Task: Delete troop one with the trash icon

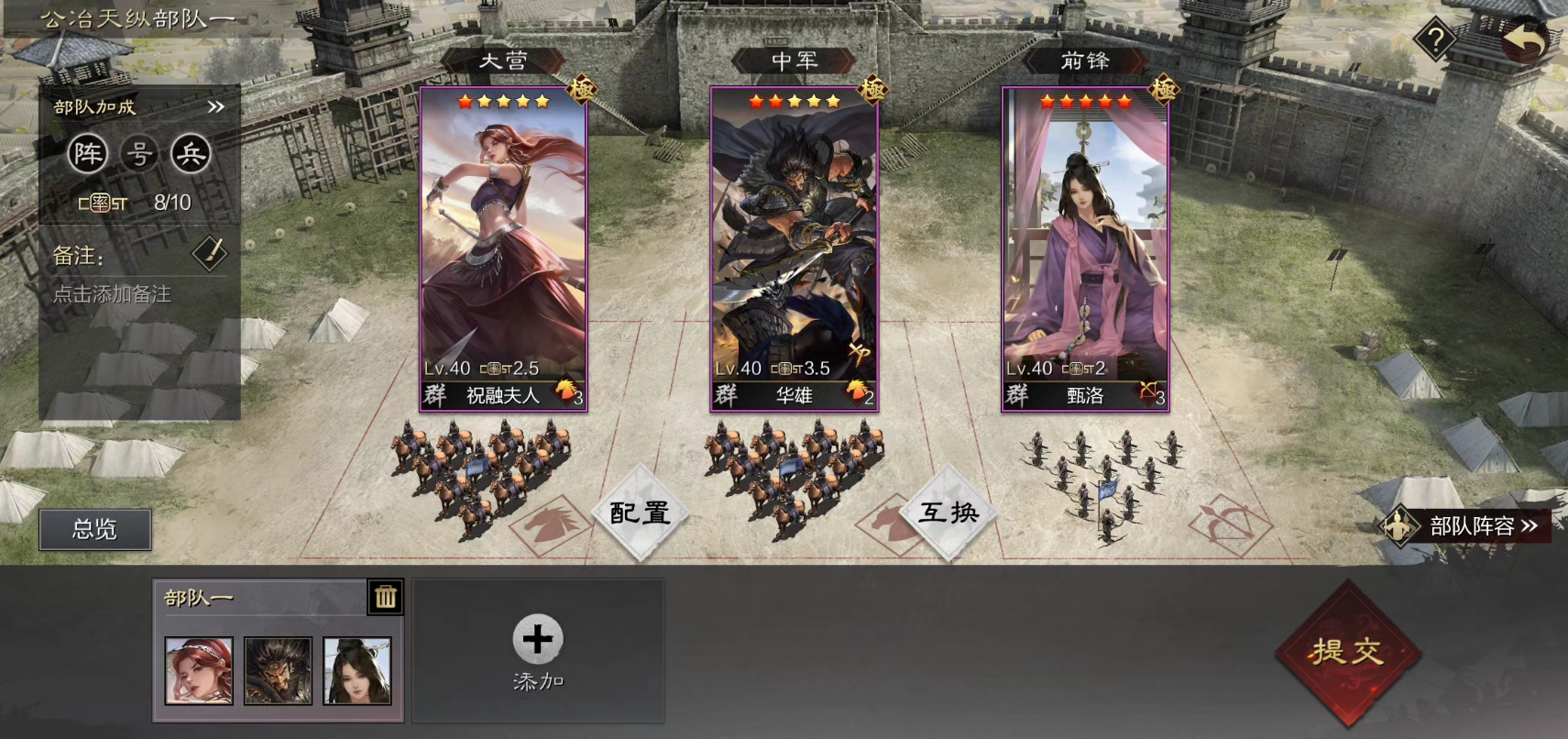Action: 385,597
